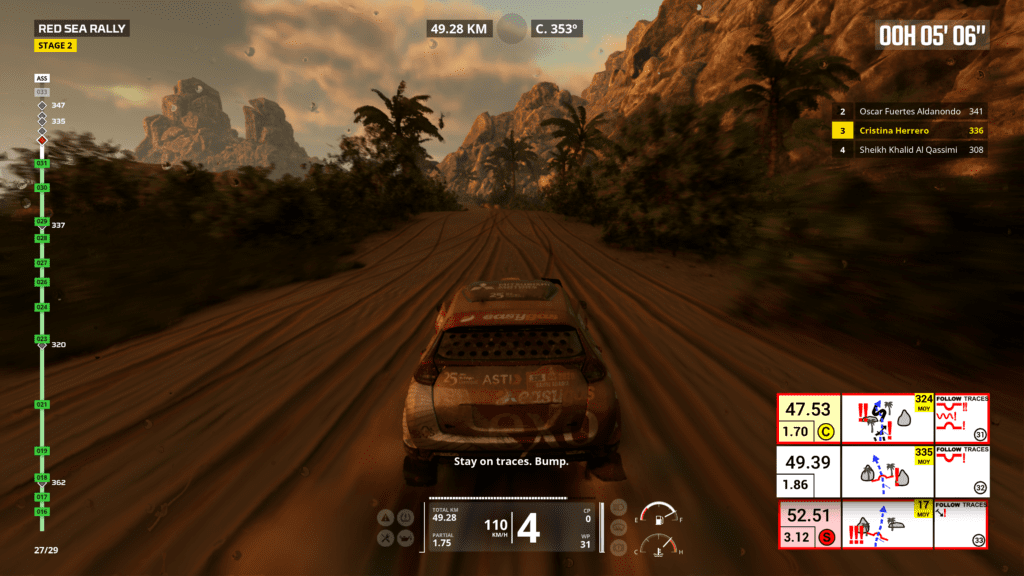Click the hazard warning triangle icon
The width and height of the screenshot is (1024, 576).
[385, 518]
